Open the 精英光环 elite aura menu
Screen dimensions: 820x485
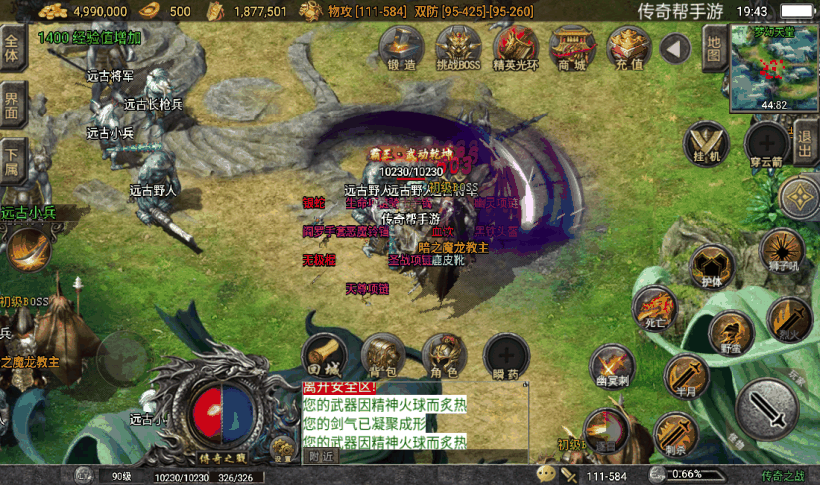[516, 47]
